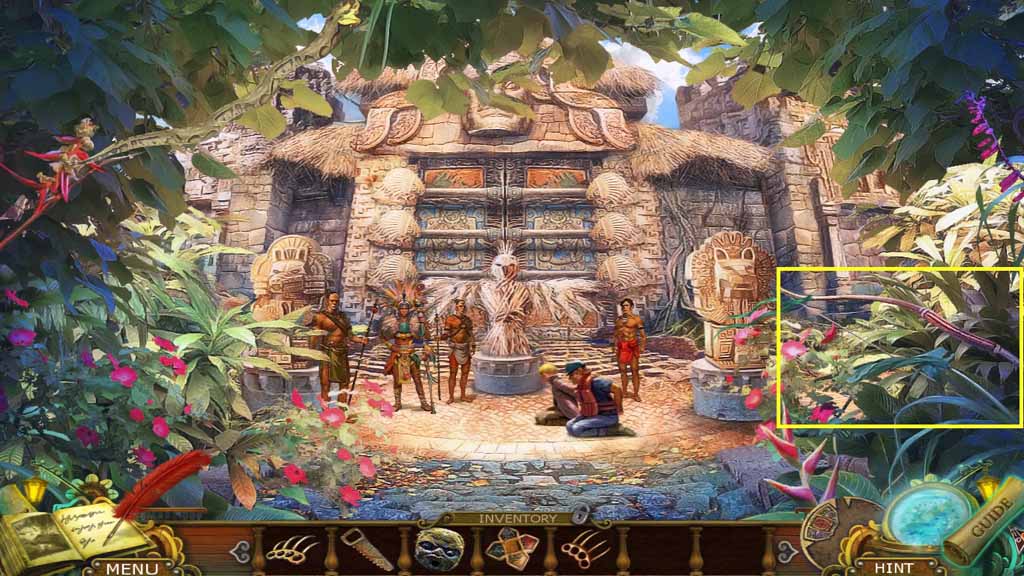This screenshot has height=576, width=1024.
Task: Show next inventory items with right arrow
Action: point(788,551)
